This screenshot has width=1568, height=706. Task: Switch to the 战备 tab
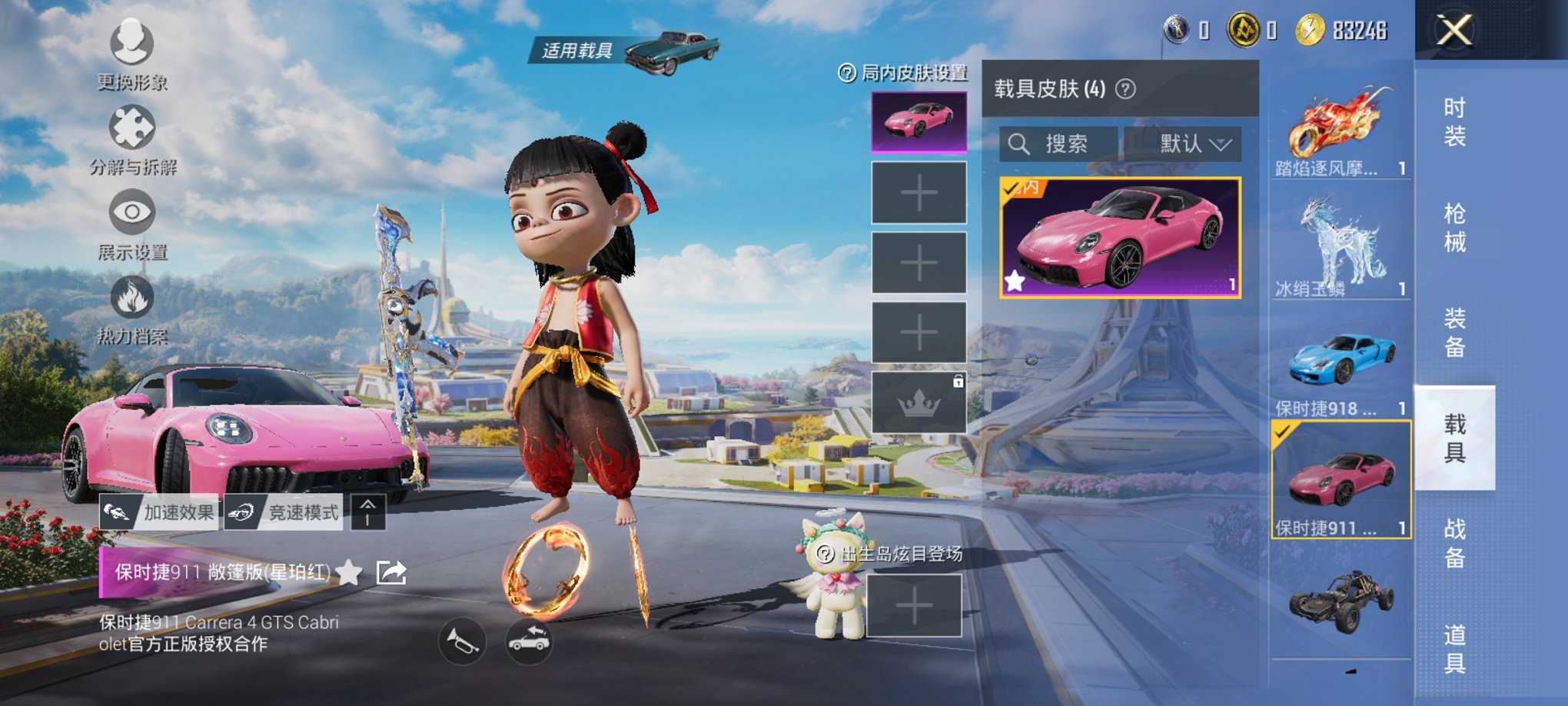click(x=1454, y=543)
